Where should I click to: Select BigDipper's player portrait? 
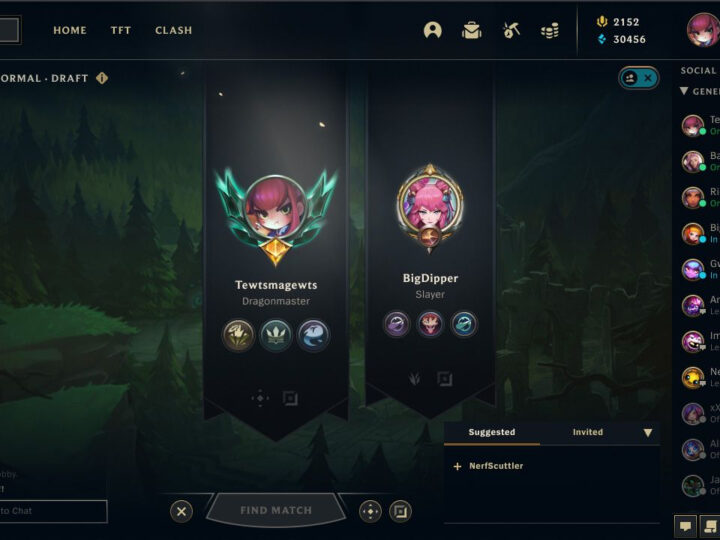click(x=430, y=203)
